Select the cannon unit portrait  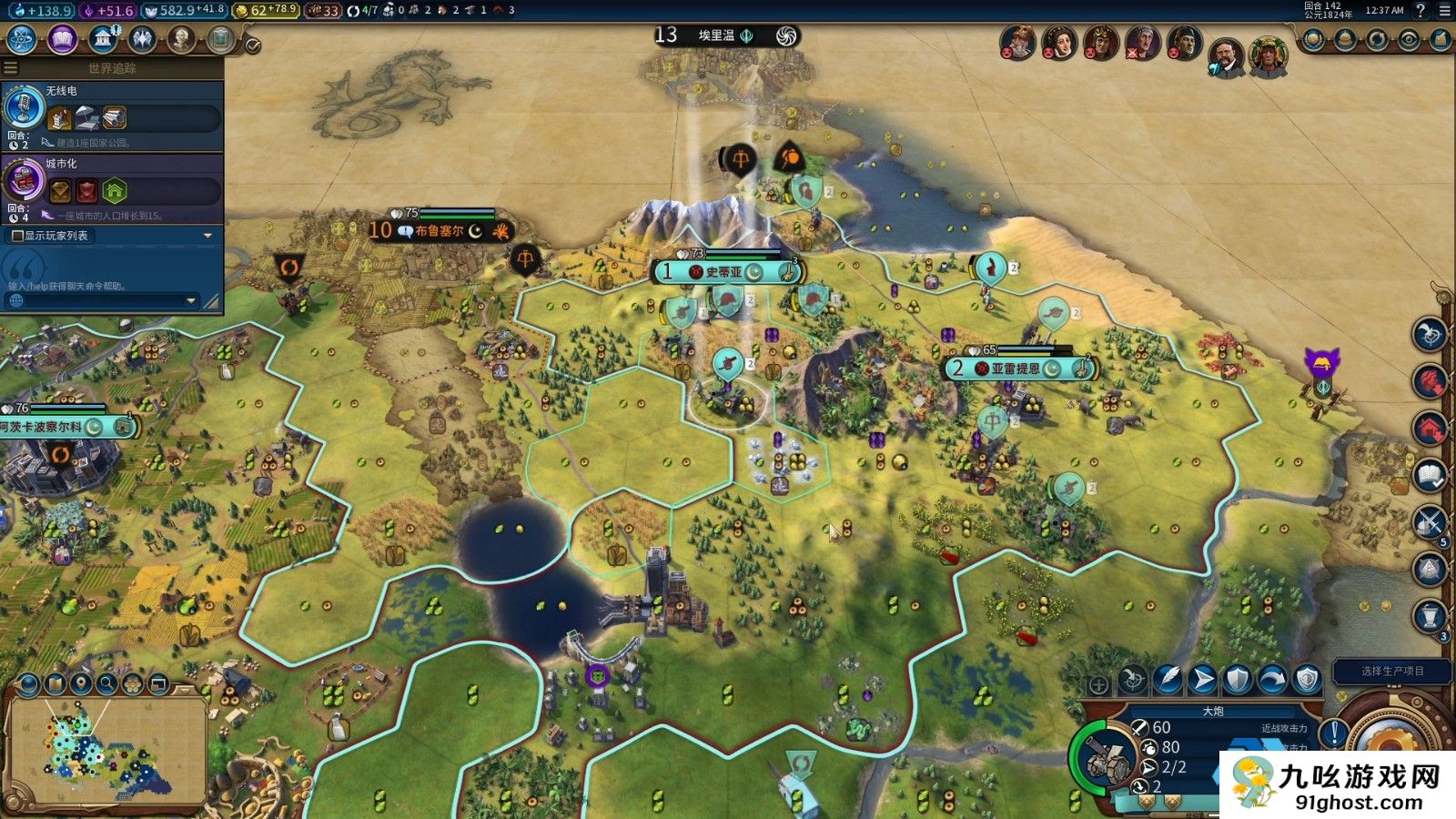coord(1103,757)
